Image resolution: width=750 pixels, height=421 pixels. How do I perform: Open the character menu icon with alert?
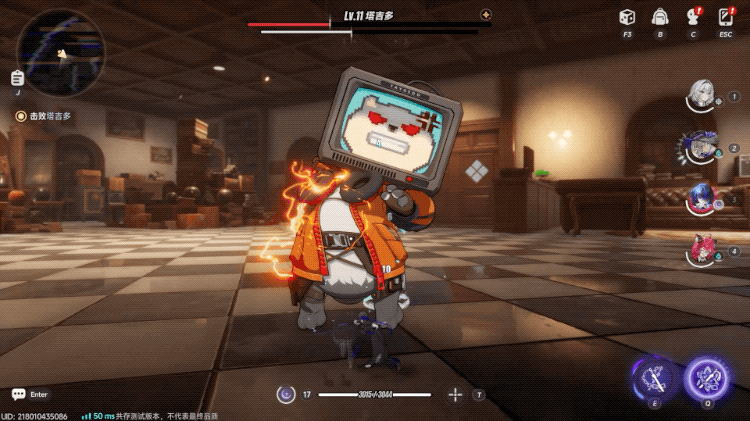pyautogui.click(x=692, y=17)
